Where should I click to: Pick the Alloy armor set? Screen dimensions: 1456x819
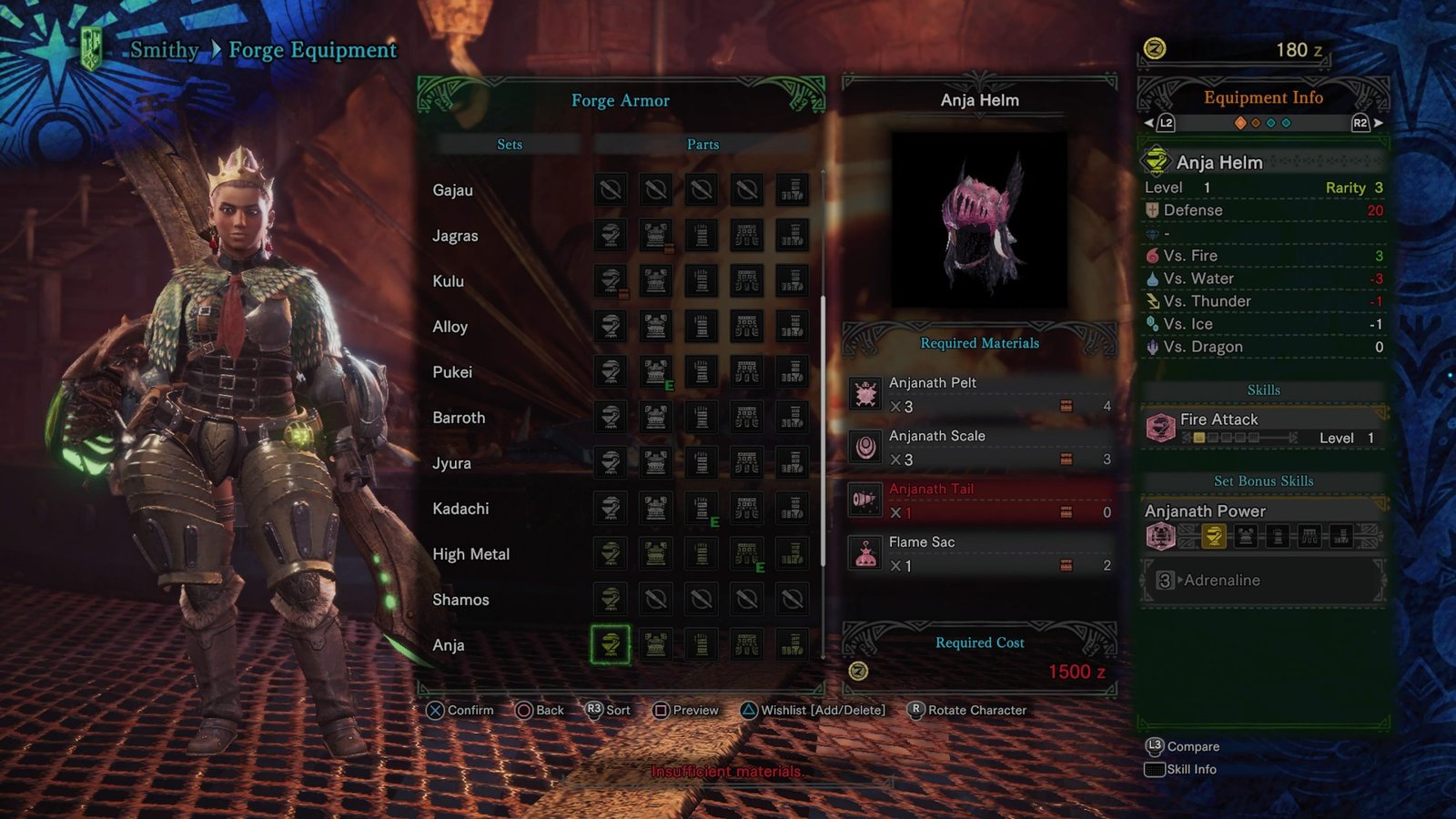450,327
